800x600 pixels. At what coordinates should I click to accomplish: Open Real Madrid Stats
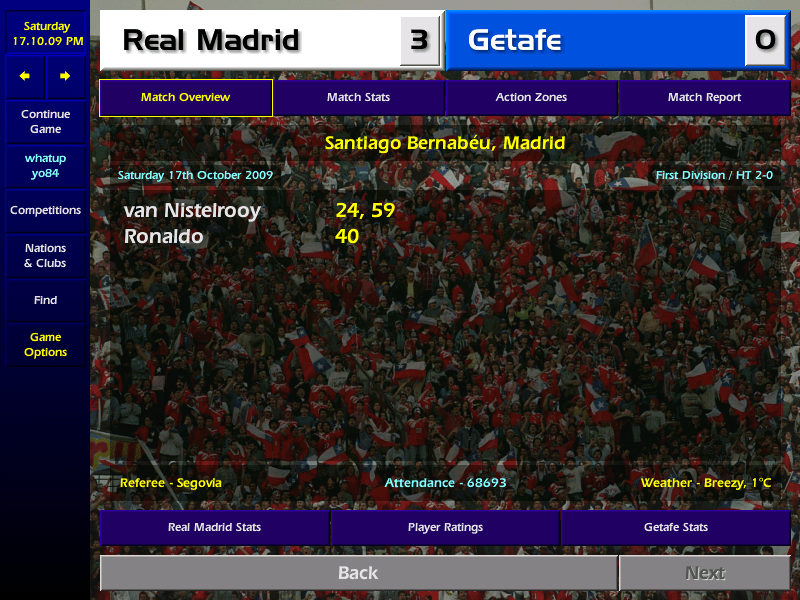(x=214, y=527)
